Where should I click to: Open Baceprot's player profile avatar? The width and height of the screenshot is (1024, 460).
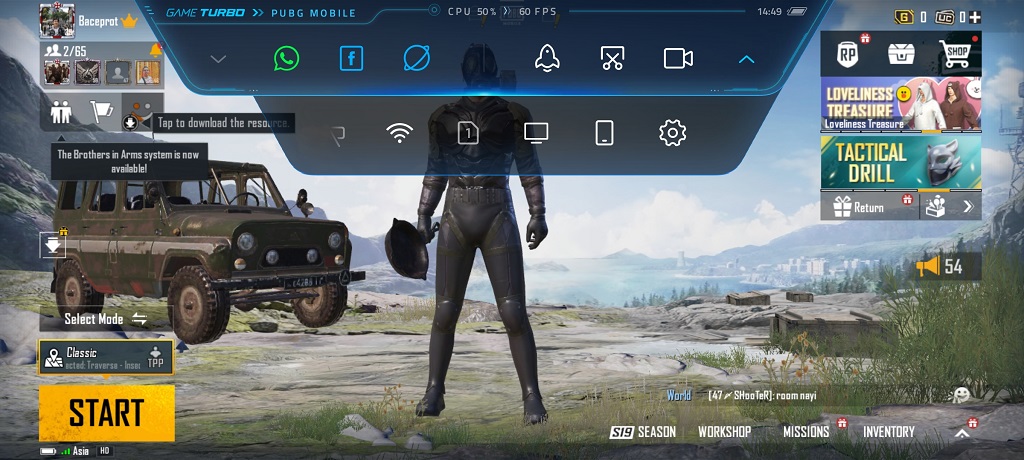coord(57,19)
